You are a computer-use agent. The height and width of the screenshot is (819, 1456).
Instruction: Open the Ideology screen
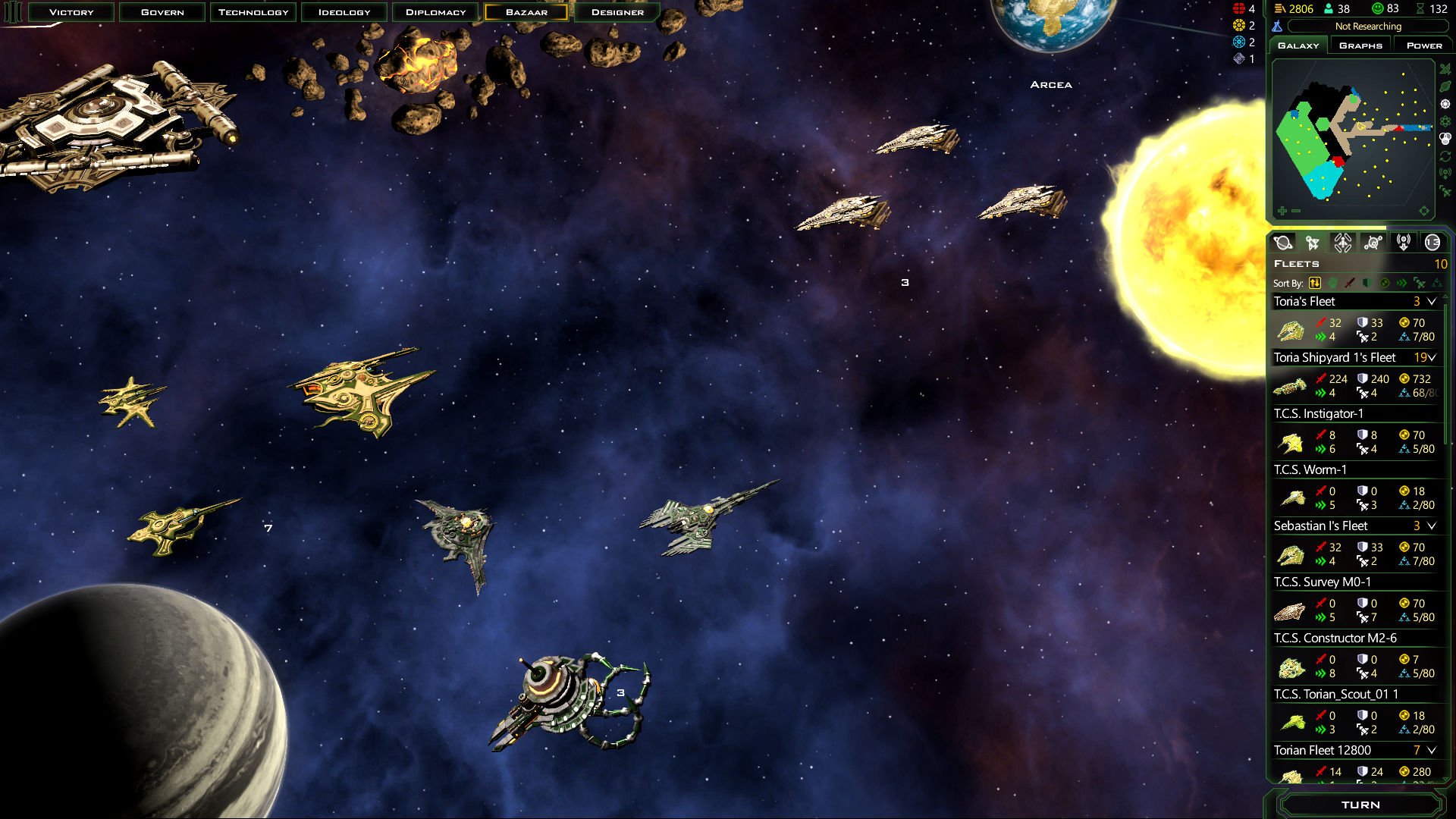[344, 12]
